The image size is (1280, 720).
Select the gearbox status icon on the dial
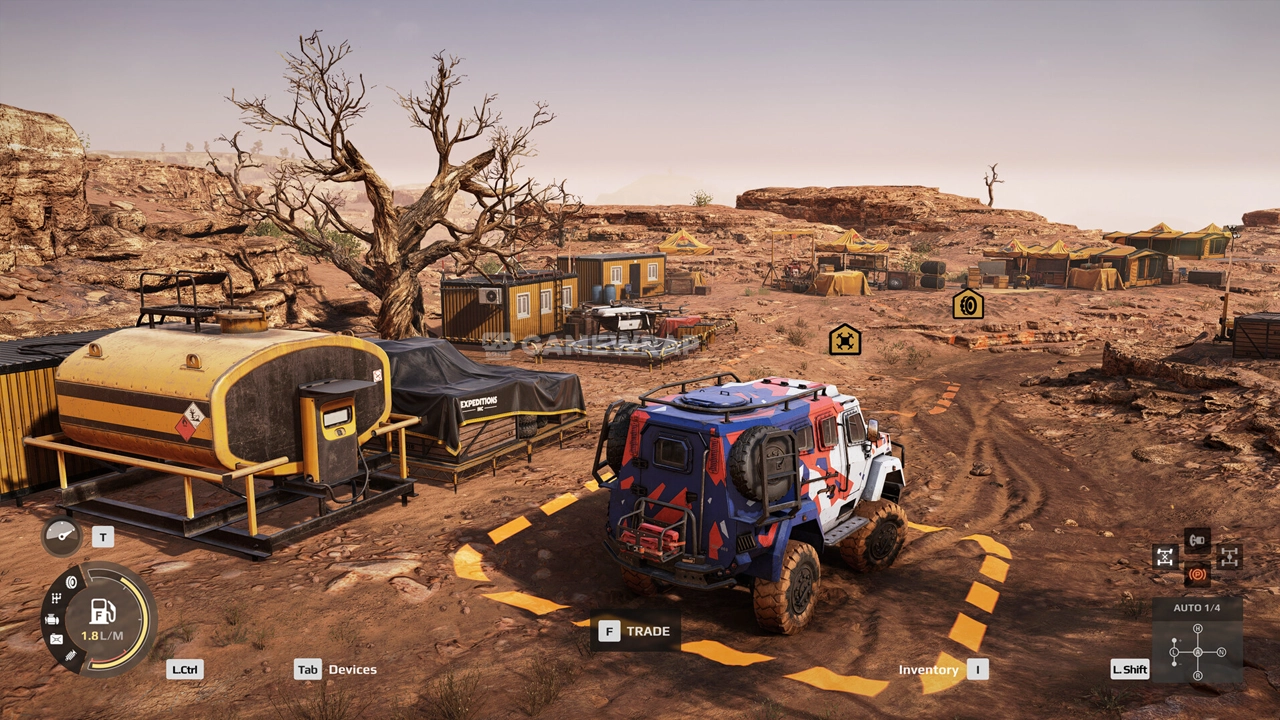(57, 598)
